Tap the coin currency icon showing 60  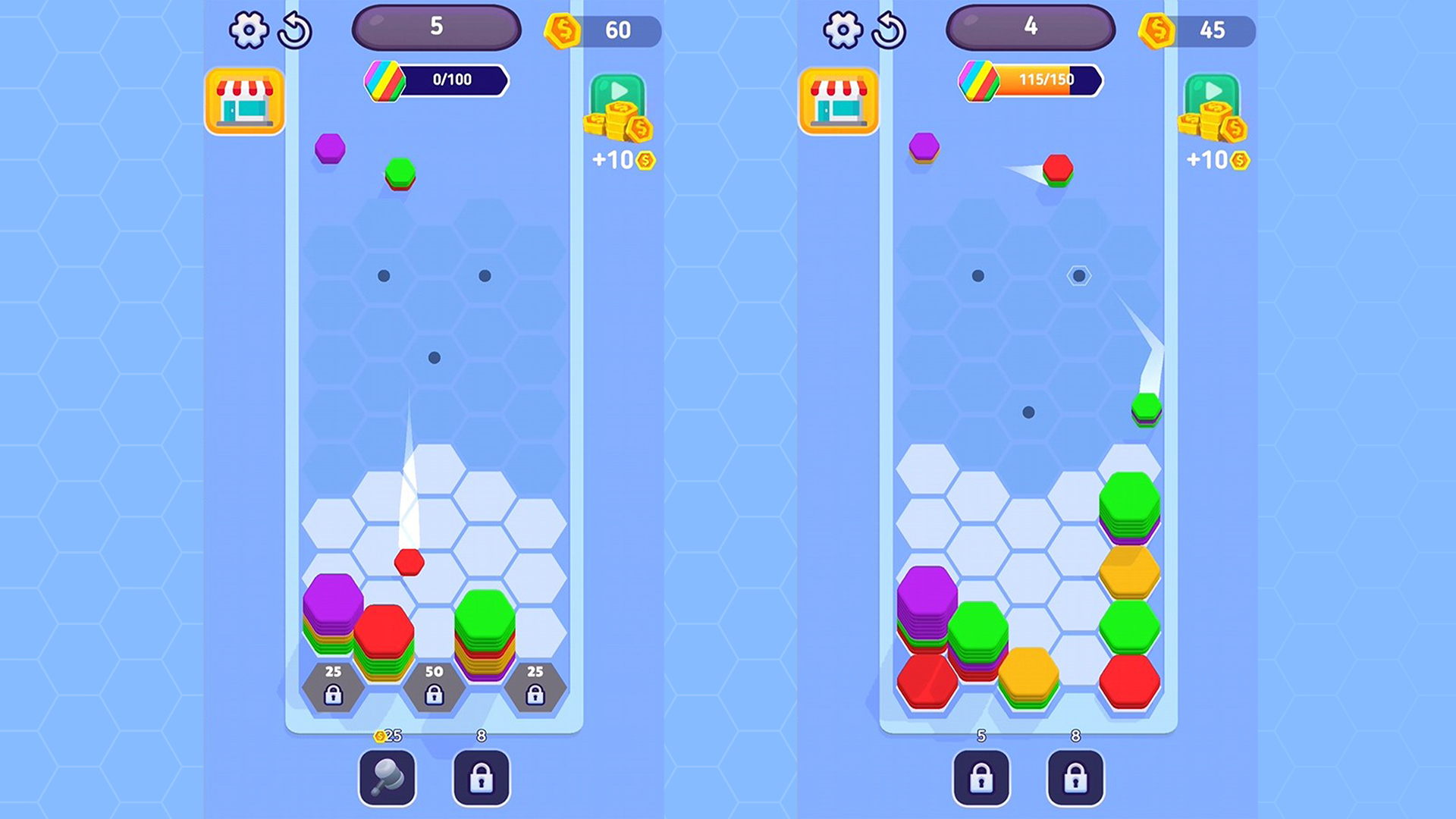pyautogui.click(x=563, y=32)
